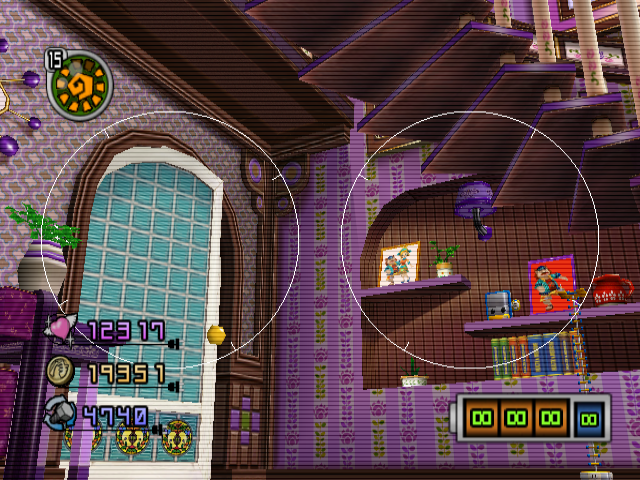This screenshot has width=640, height=480.
Task: Select the winged pink heart Happy Points icon
Action: pyautogui.click(x=63, y=328)
